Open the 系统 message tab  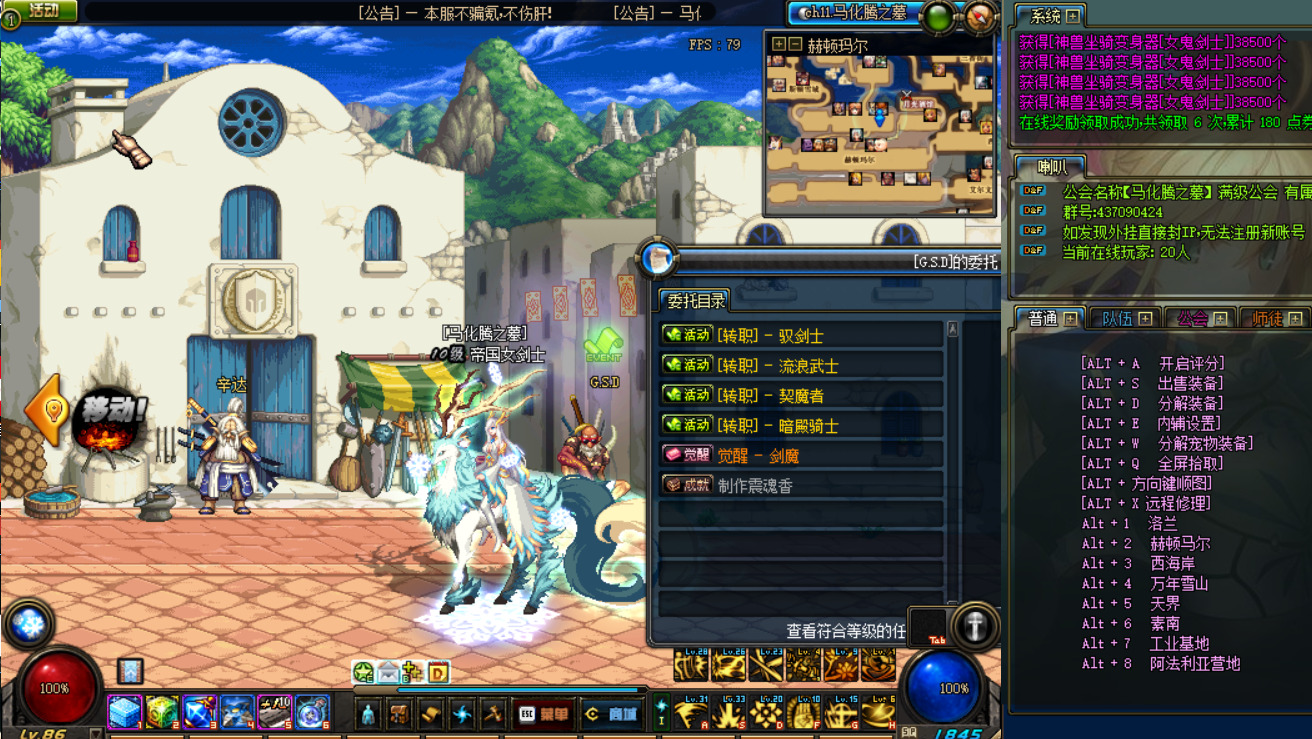click(x=1054, y=16)
